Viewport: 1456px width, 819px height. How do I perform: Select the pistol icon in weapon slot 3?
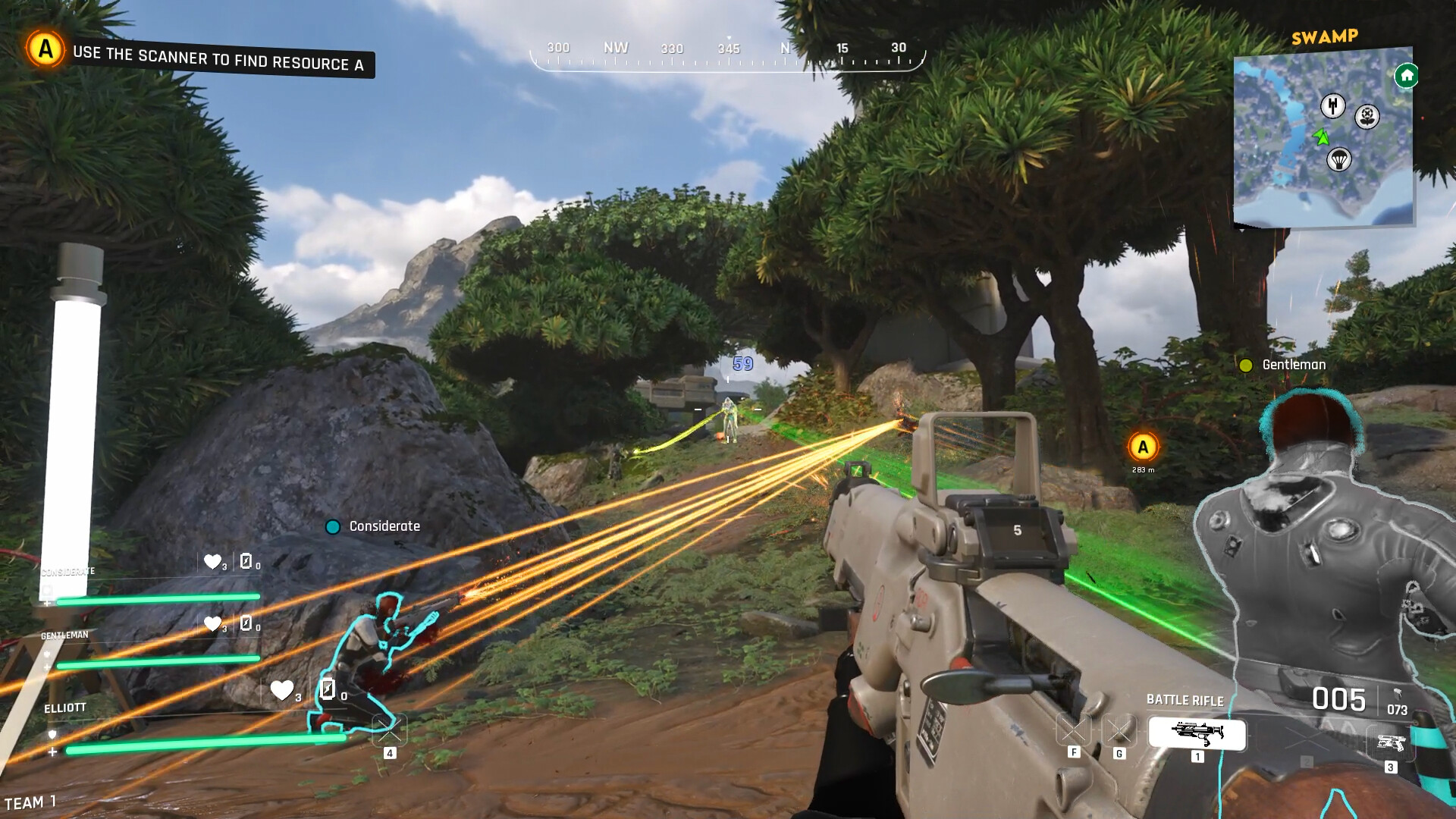point(1392,741)
